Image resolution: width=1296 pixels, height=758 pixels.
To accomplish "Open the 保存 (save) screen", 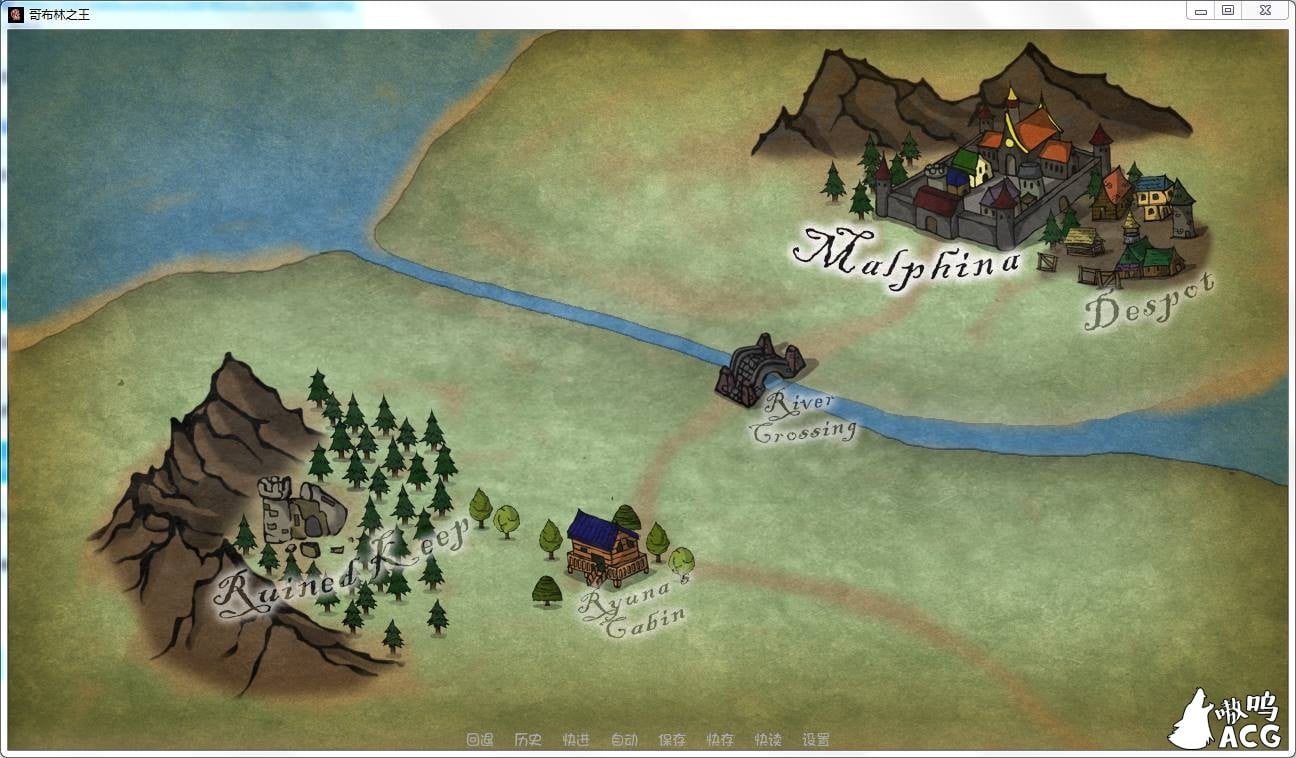I will tap(672, 740).
